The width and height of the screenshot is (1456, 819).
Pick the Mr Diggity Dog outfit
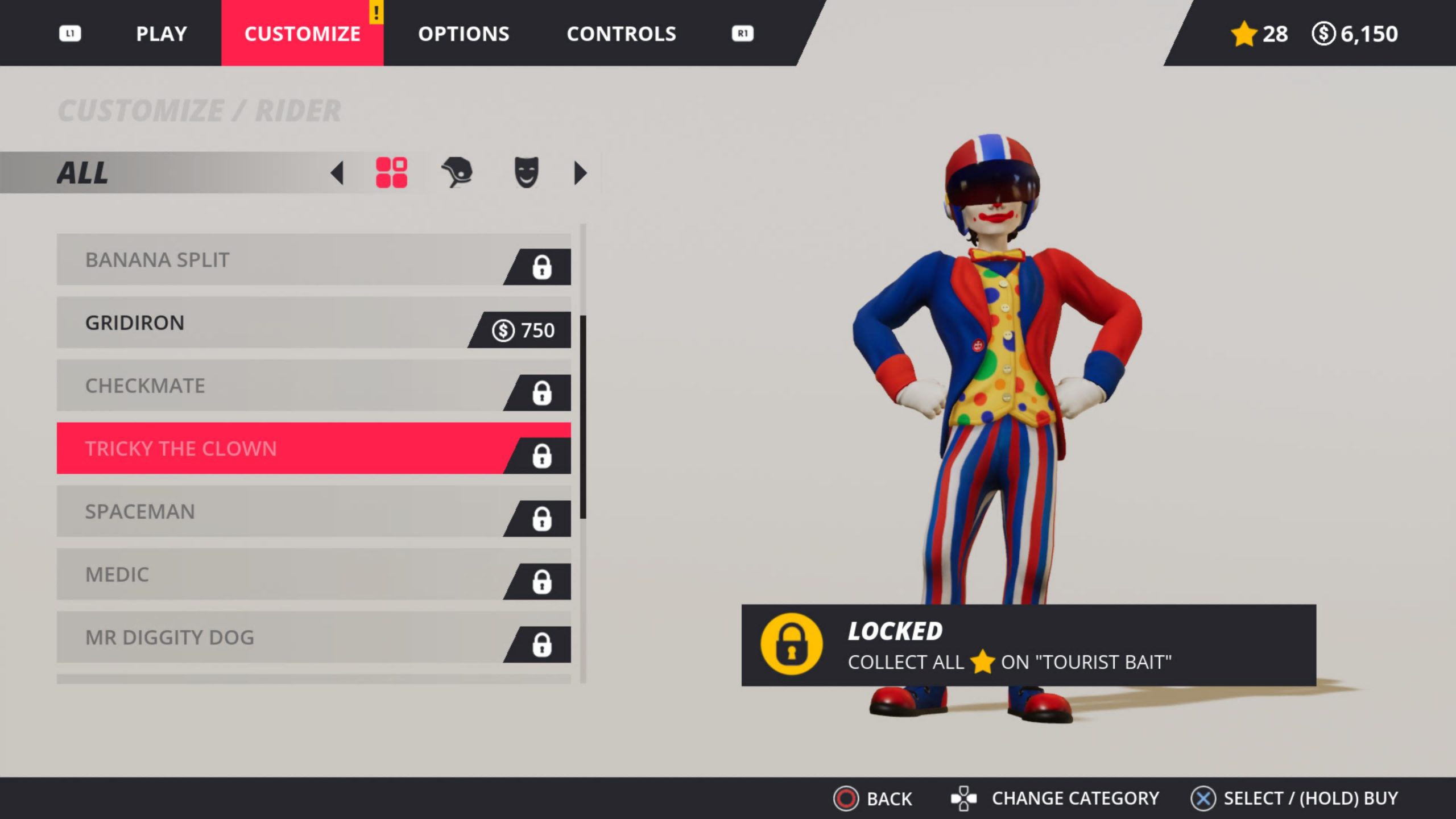click(x=313, y=637)
